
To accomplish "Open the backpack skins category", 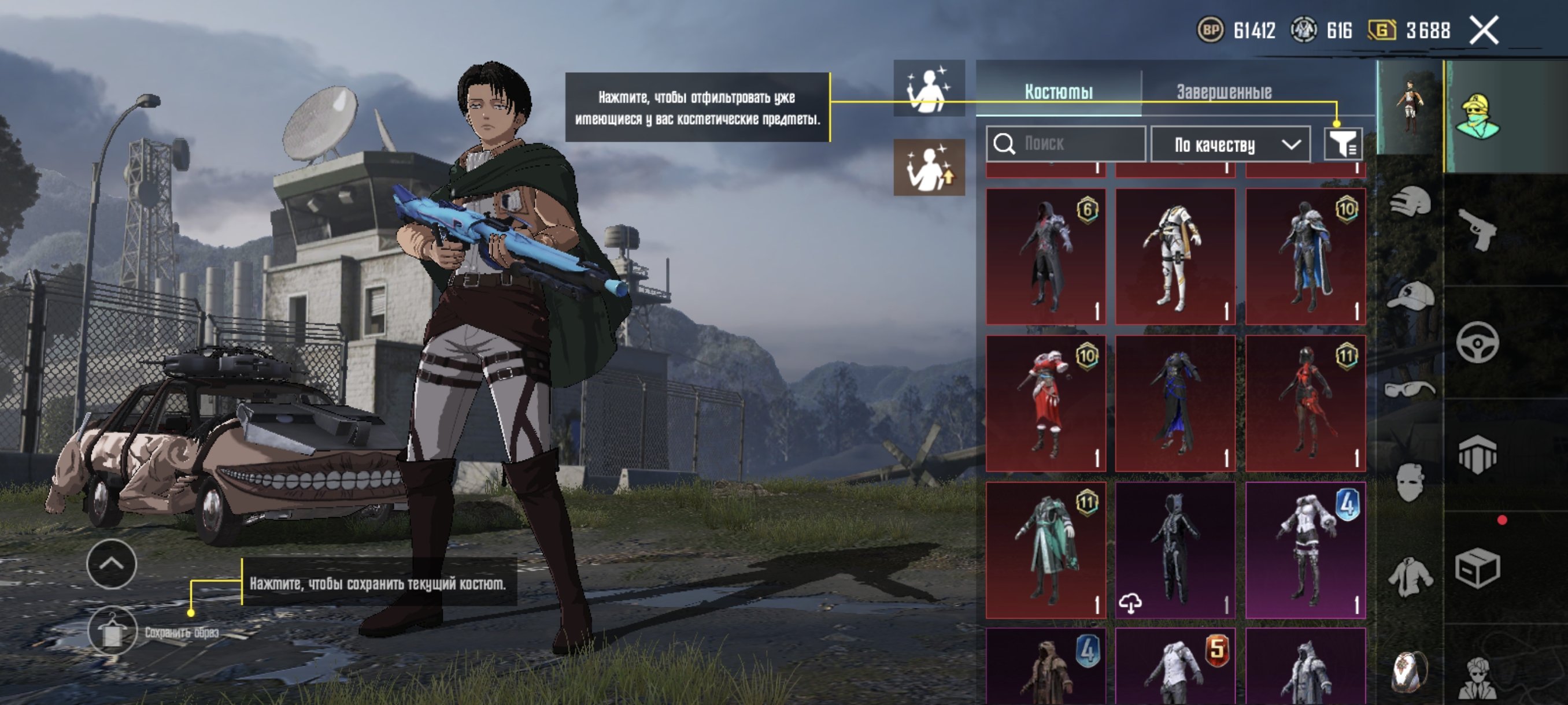I will tap(1410, 670).
